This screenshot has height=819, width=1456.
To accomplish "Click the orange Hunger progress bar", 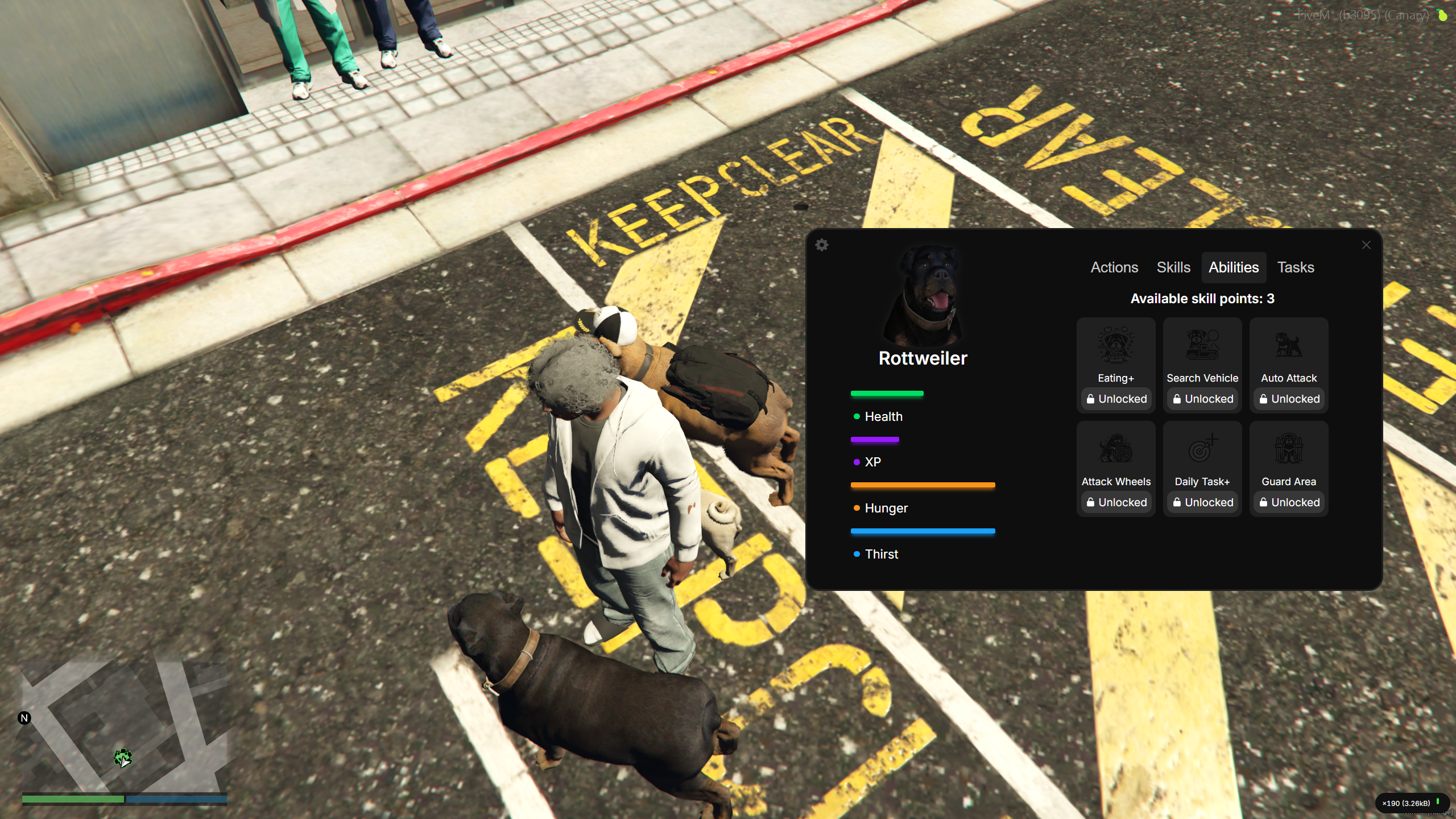I will coord(922,485).
